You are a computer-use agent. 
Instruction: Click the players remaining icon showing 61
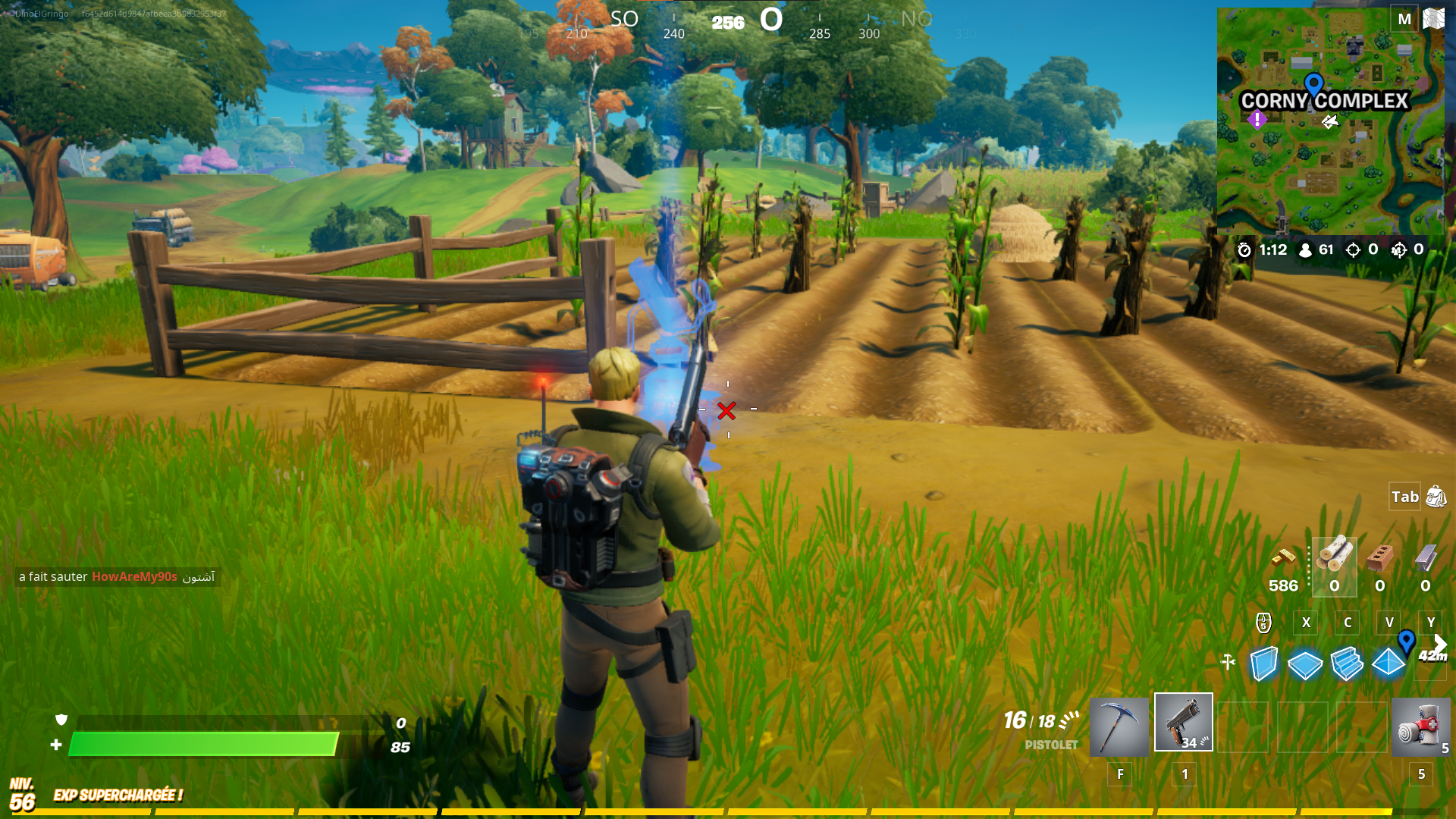coord(1305,249)
